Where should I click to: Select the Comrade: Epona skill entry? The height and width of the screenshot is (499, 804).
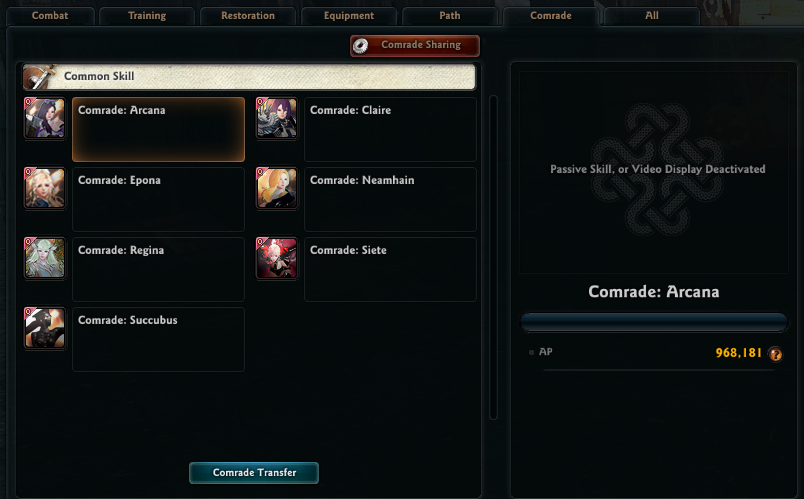(x=158, y=199)
